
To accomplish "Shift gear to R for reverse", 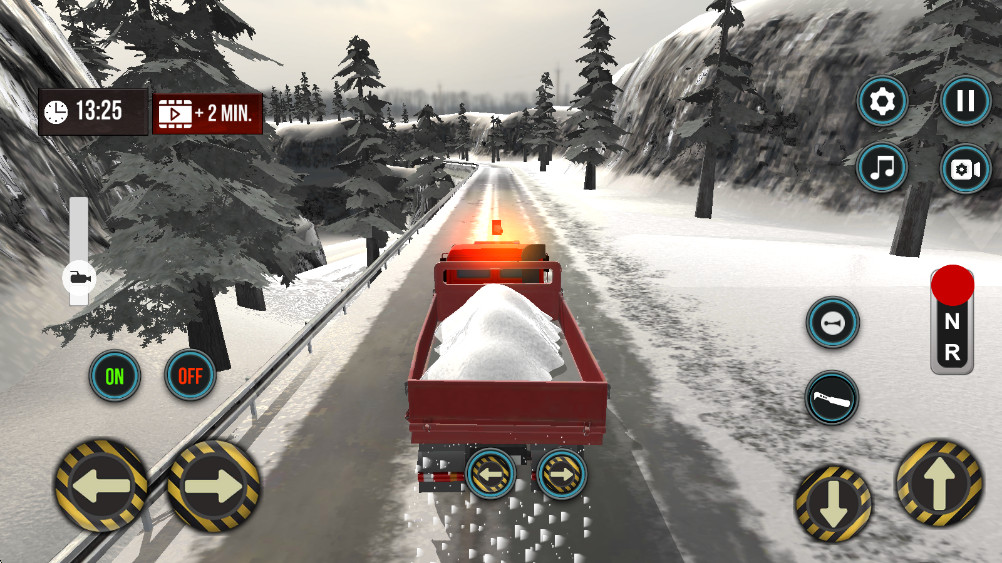I will [952, 352].
